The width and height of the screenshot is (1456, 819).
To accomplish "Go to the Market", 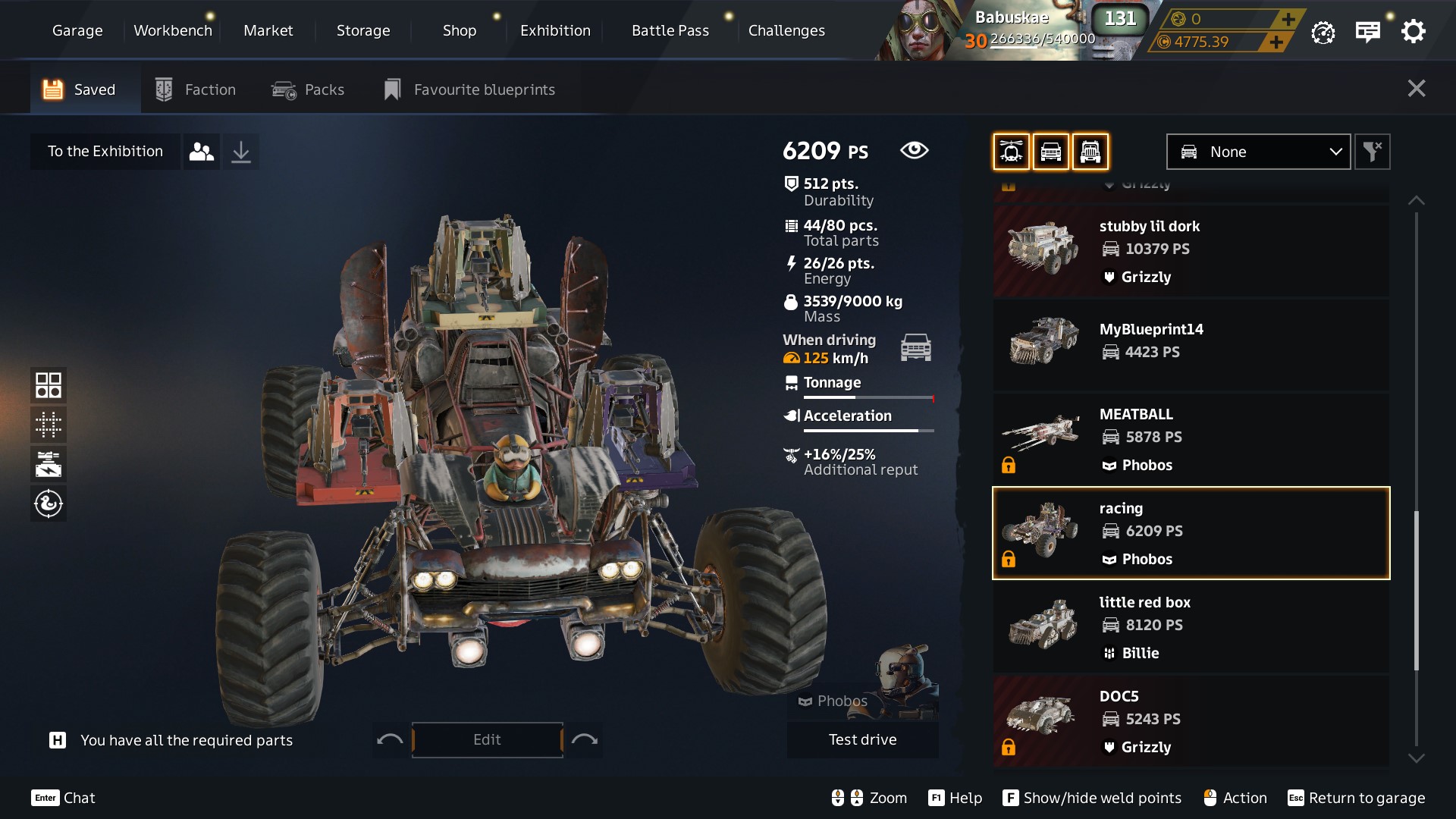I will click(268, 30).
